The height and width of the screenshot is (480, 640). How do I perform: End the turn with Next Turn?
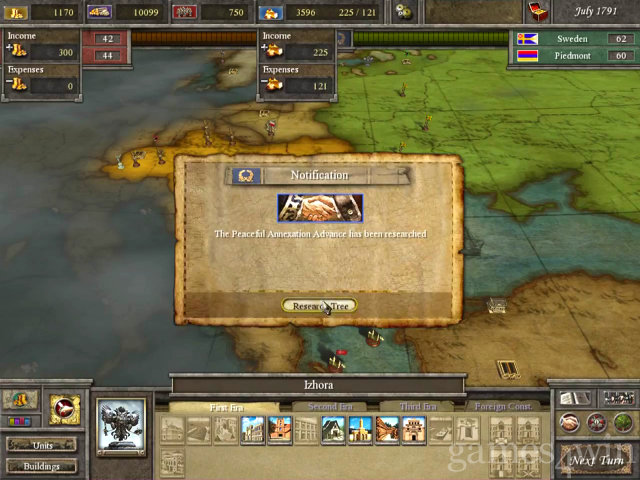click(x=597, y=461)
